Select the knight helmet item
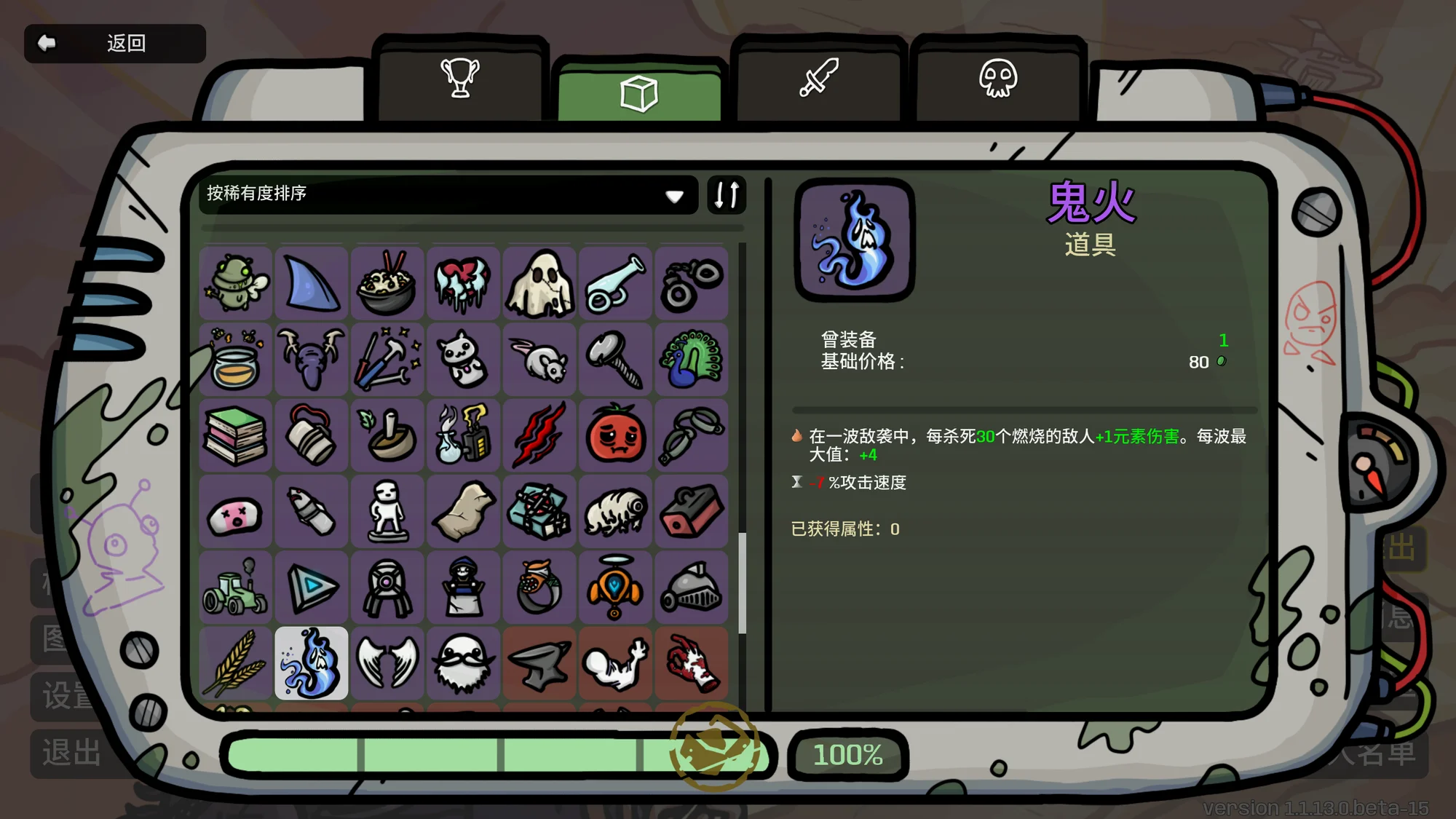 pos(691,587)
